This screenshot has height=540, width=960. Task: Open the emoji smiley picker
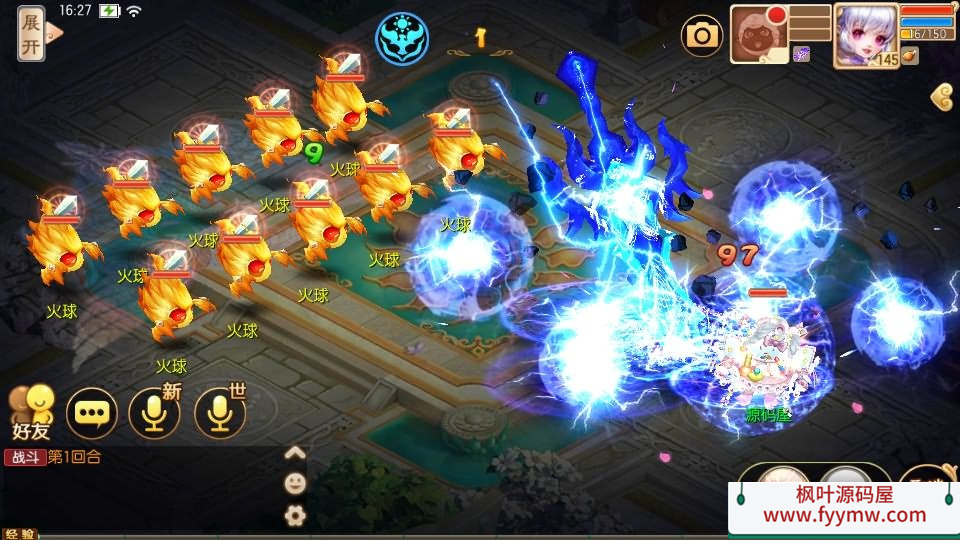pos(295,484)
